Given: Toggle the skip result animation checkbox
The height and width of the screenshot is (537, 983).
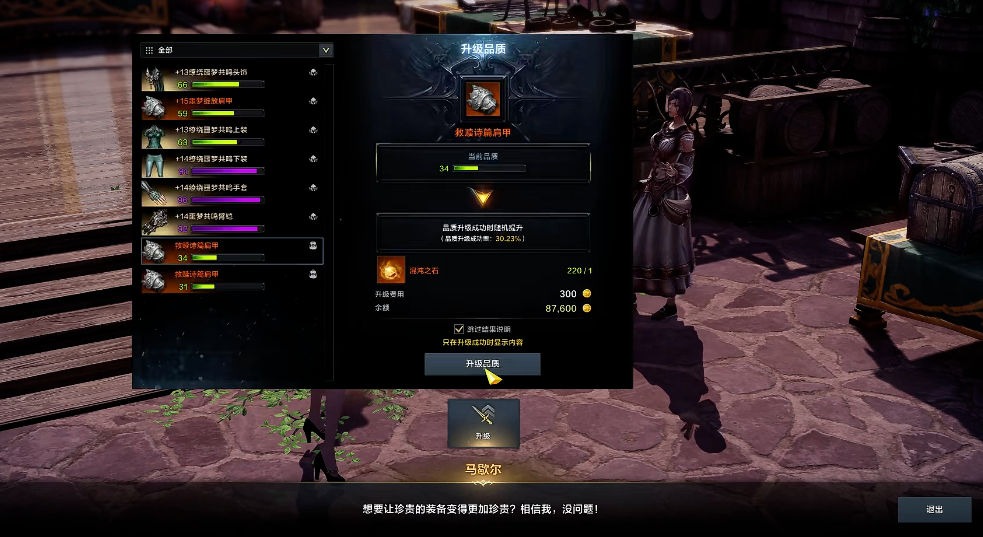Looking at the screenshot, I should pos(459,328).
